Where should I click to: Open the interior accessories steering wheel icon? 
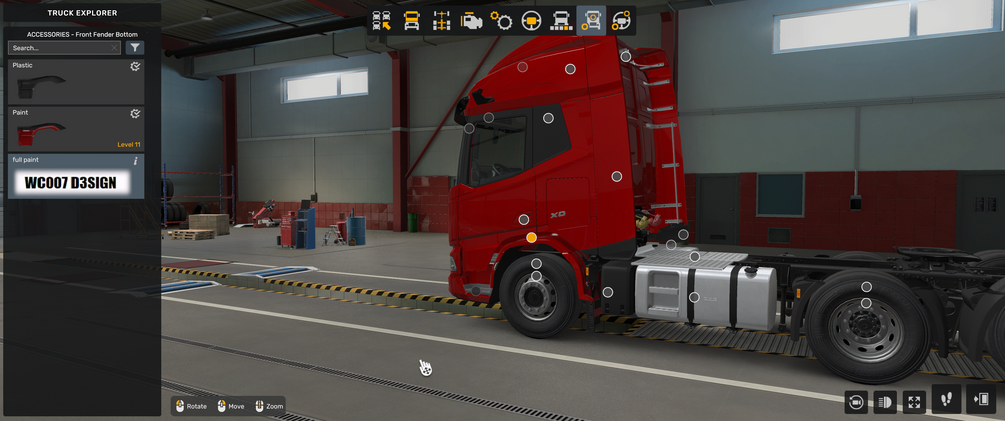pyautogui.click(x=622, y=21)
